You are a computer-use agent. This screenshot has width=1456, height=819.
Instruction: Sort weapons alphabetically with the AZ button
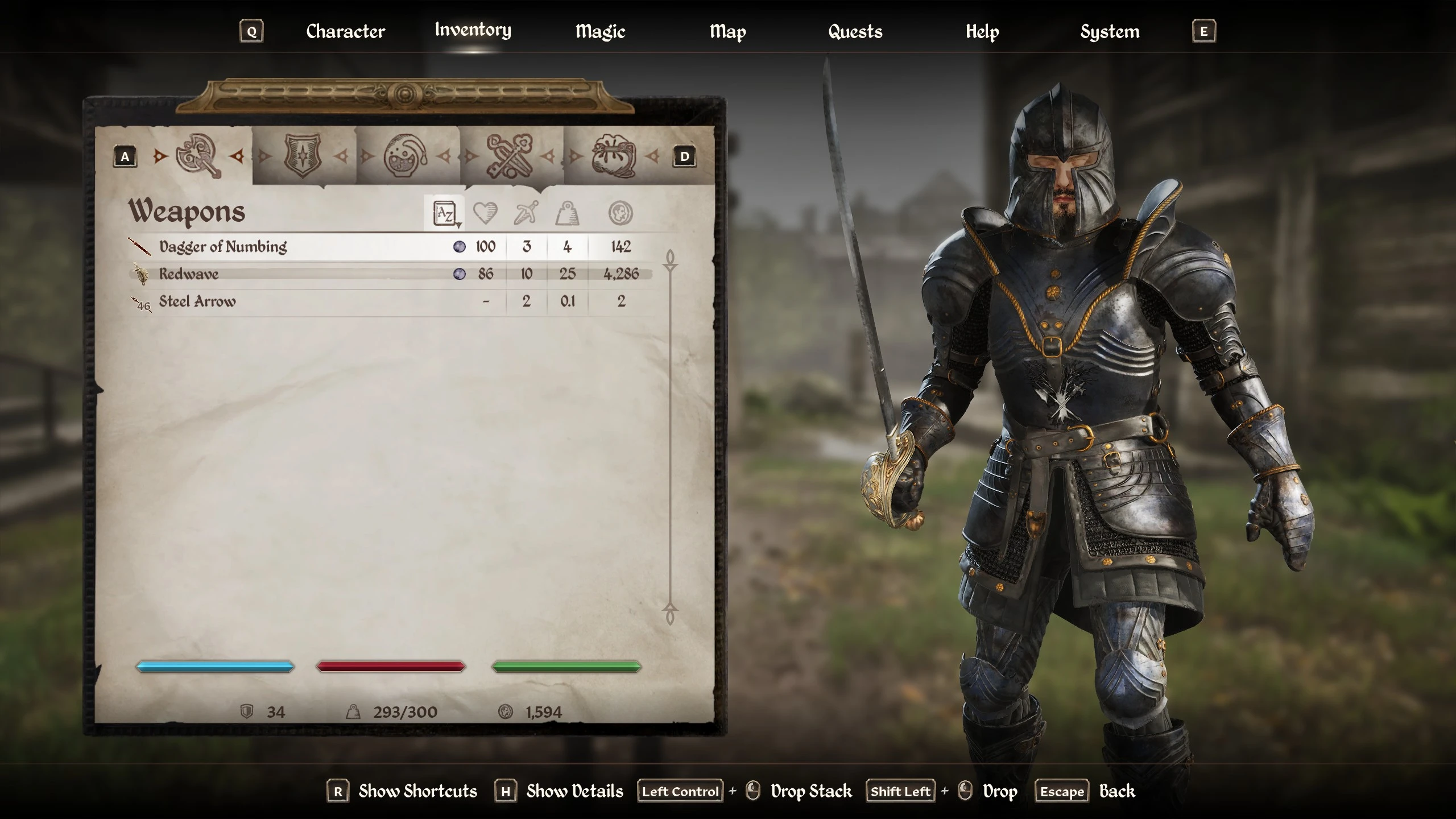click(x=445, y=214)
